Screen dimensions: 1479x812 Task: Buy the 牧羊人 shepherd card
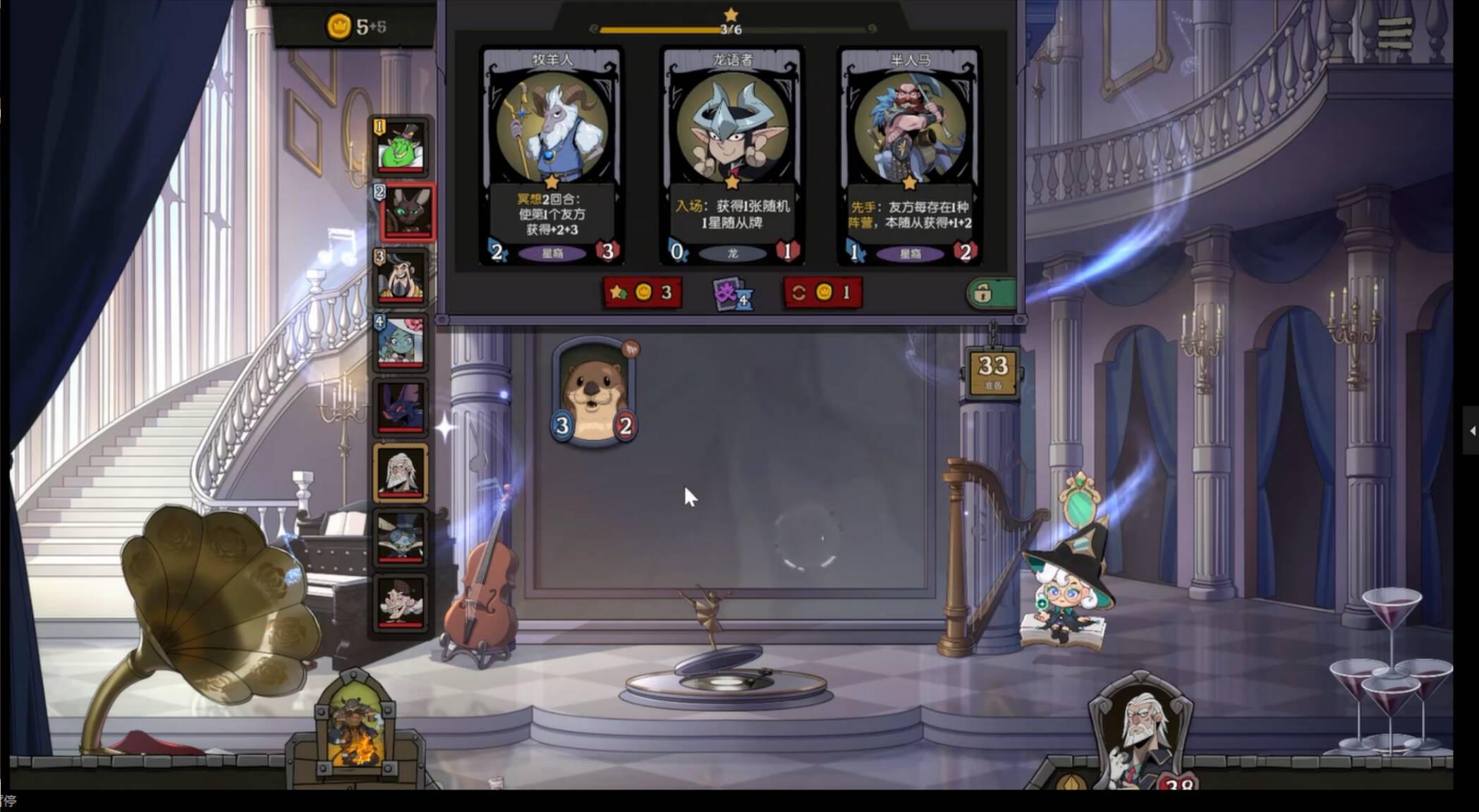click(552, 155)
